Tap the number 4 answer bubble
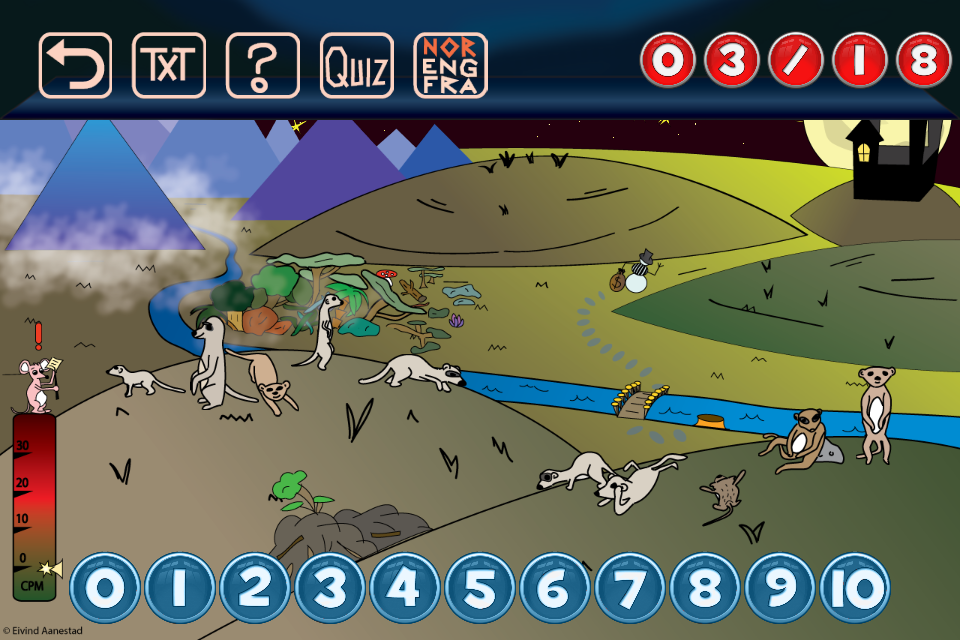Screen dimensions: 960x640 pos(404,588)
